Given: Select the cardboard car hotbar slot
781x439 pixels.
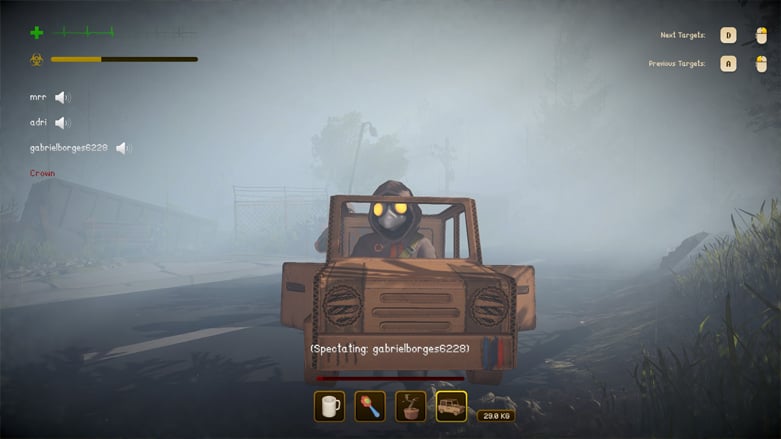Looking at the screenshot, I should [451, 406].
